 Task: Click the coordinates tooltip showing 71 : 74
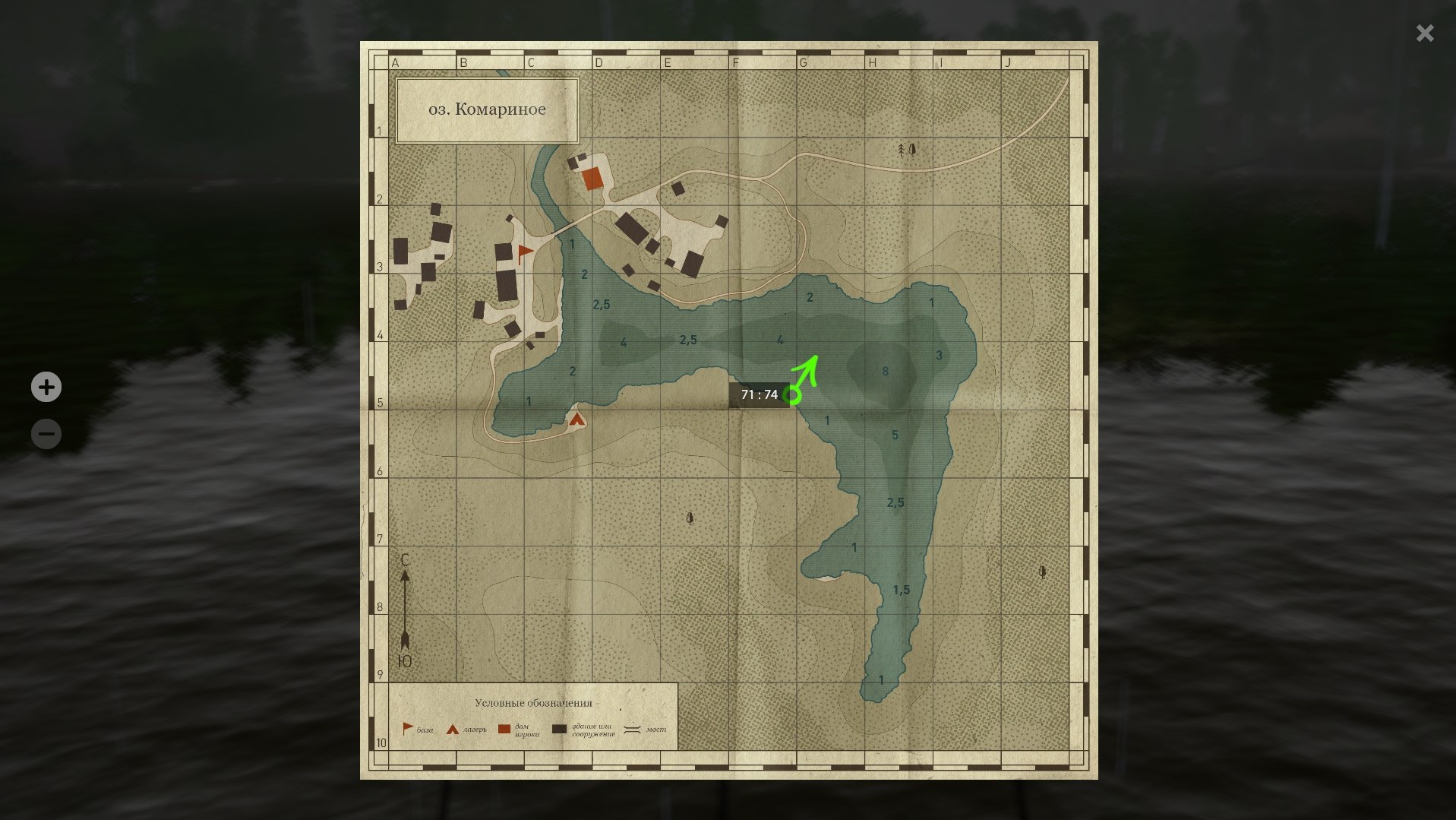[x=760, y=394]
